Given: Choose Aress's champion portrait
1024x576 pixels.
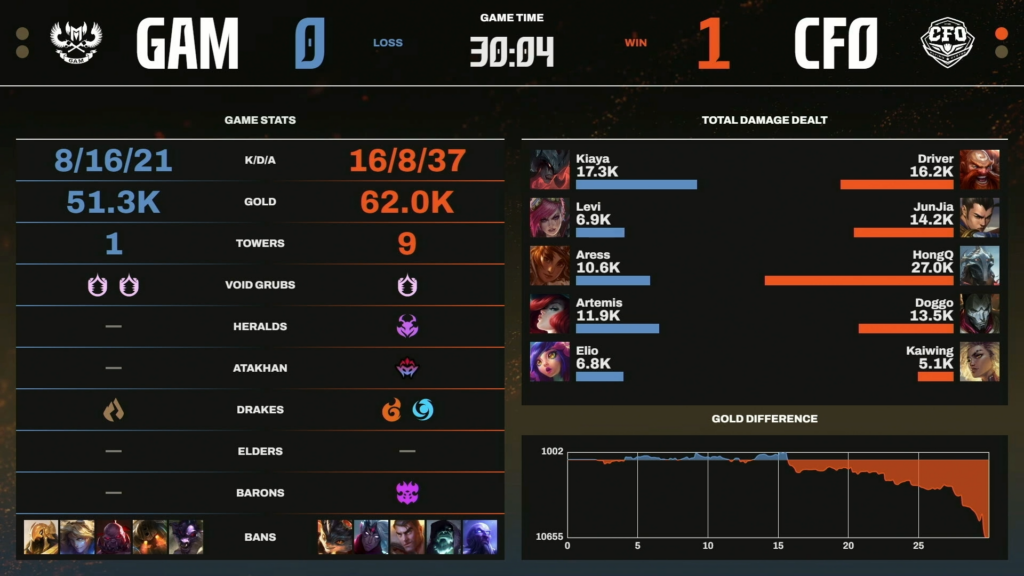Looking at the screenshot, I should point(549,265).
